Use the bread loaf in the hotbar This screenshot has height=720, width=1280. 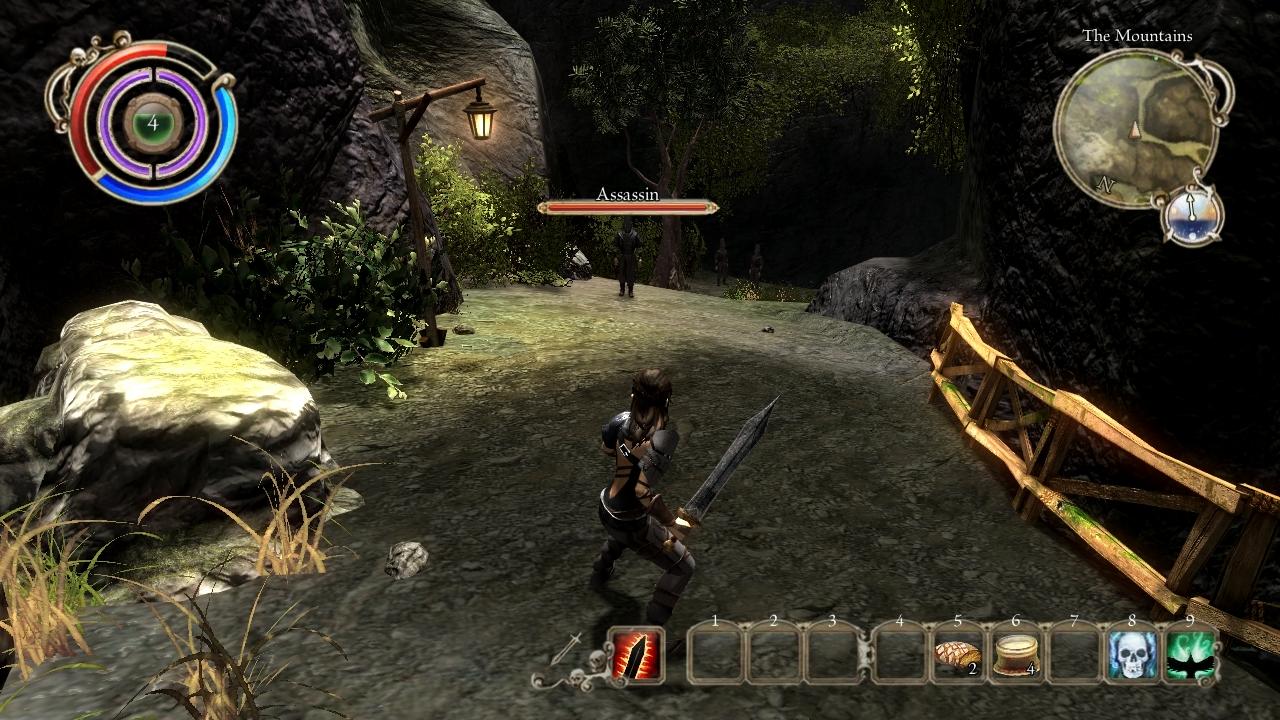pyautogui.click(x=956, y=654)
